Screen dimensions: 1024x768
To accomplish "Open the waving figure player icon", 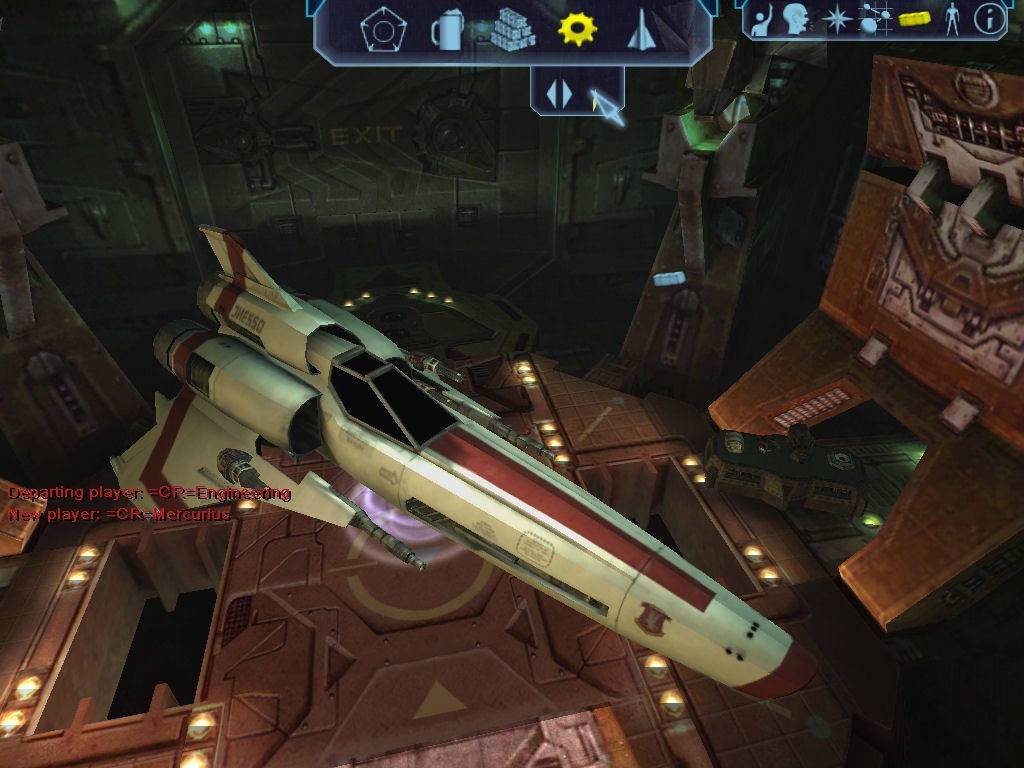I will coord(762,19).
